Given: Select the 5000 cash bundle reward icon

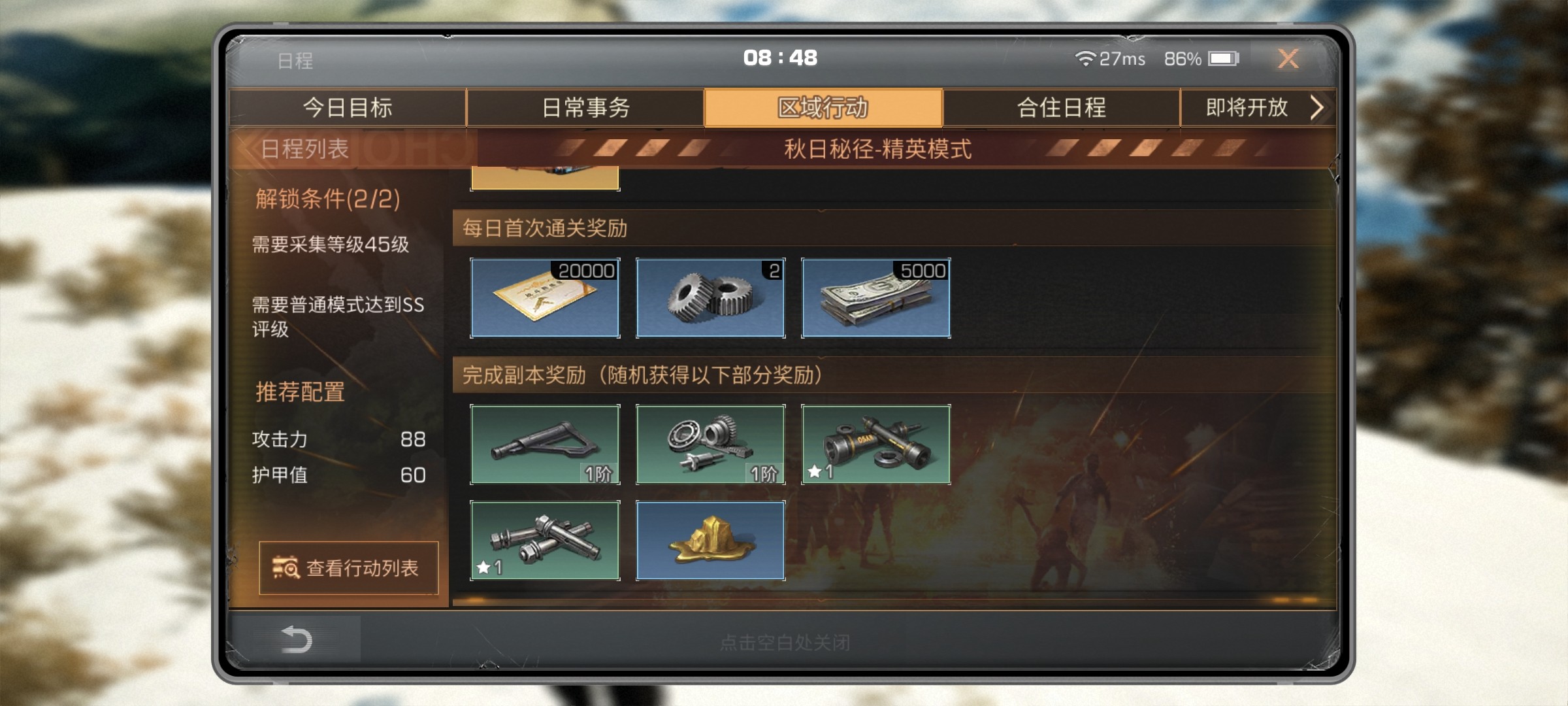Looking at the screenshot, I should click(875, 299).
